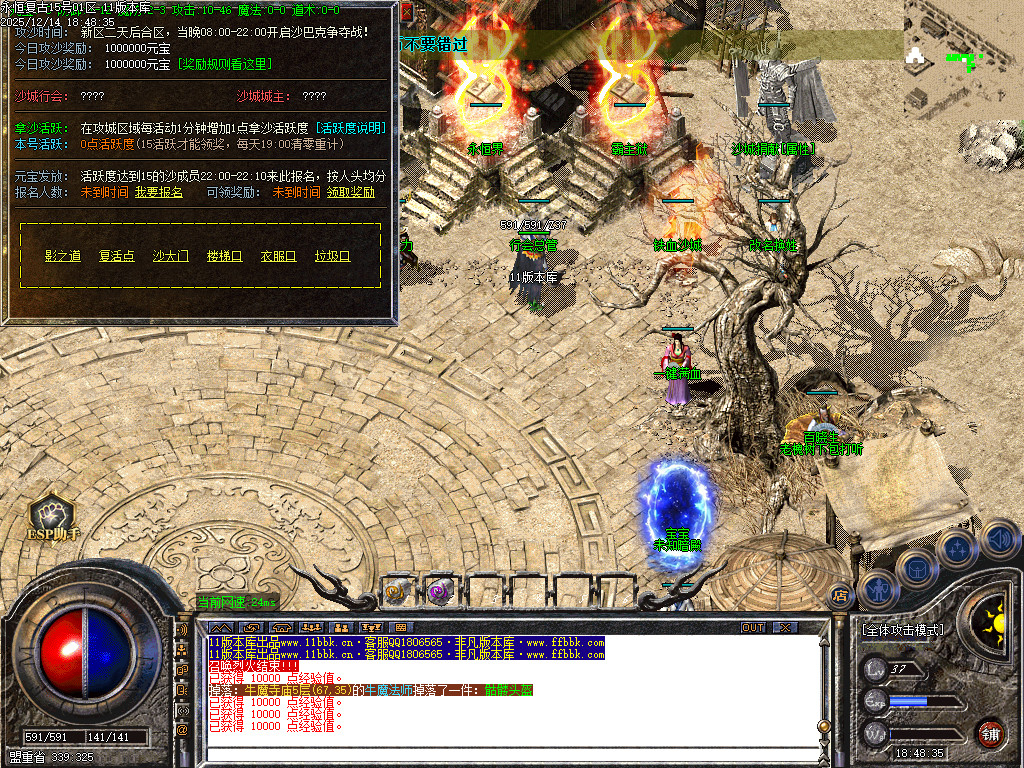Screen dimensions: 1024x768
Task: Open the reward rules link 奖励规则看这里
Action: click(225, 64)
